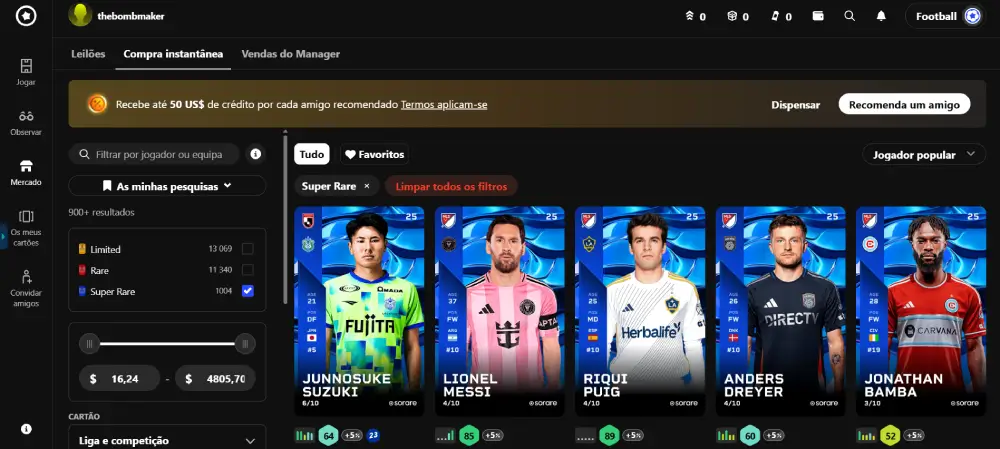Viewport: 1000px width, 449px height.
Task: Go to Os meus cartões
Action: [26, 227]
